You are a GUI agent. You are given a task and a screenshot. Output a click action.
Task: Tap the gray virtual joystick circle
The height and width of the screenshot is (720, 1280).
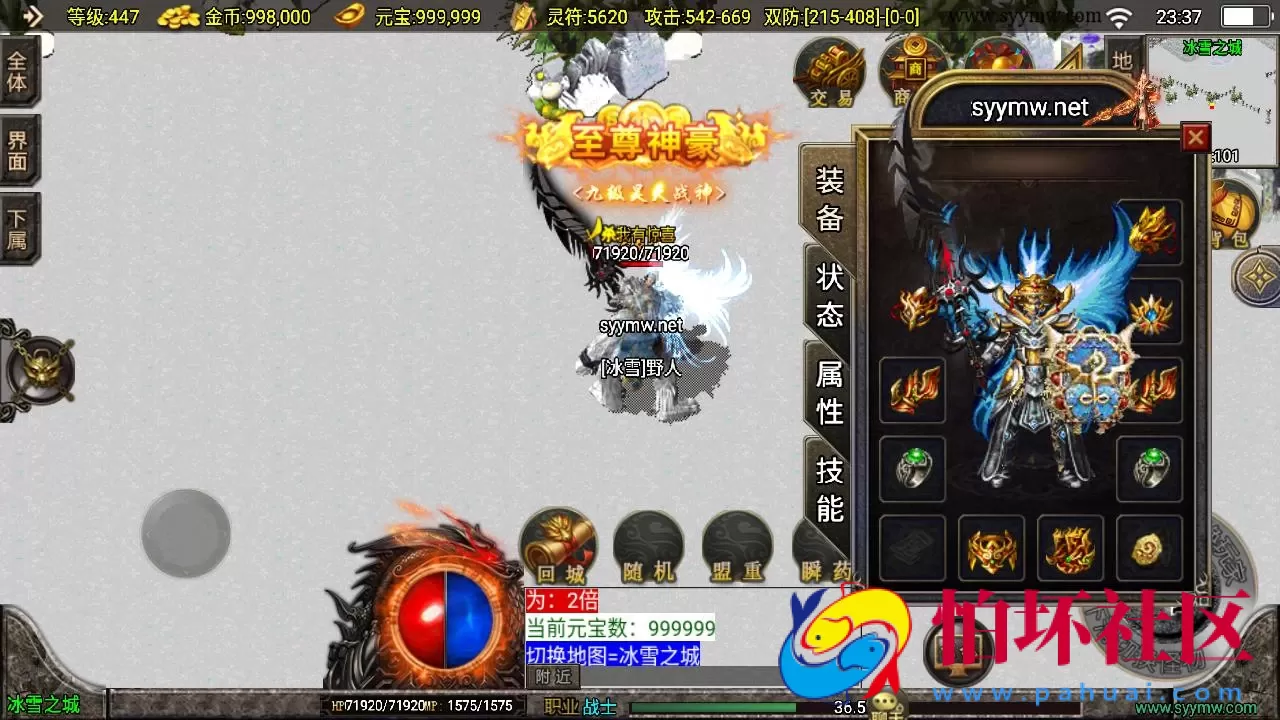click(x=185, y=533)
